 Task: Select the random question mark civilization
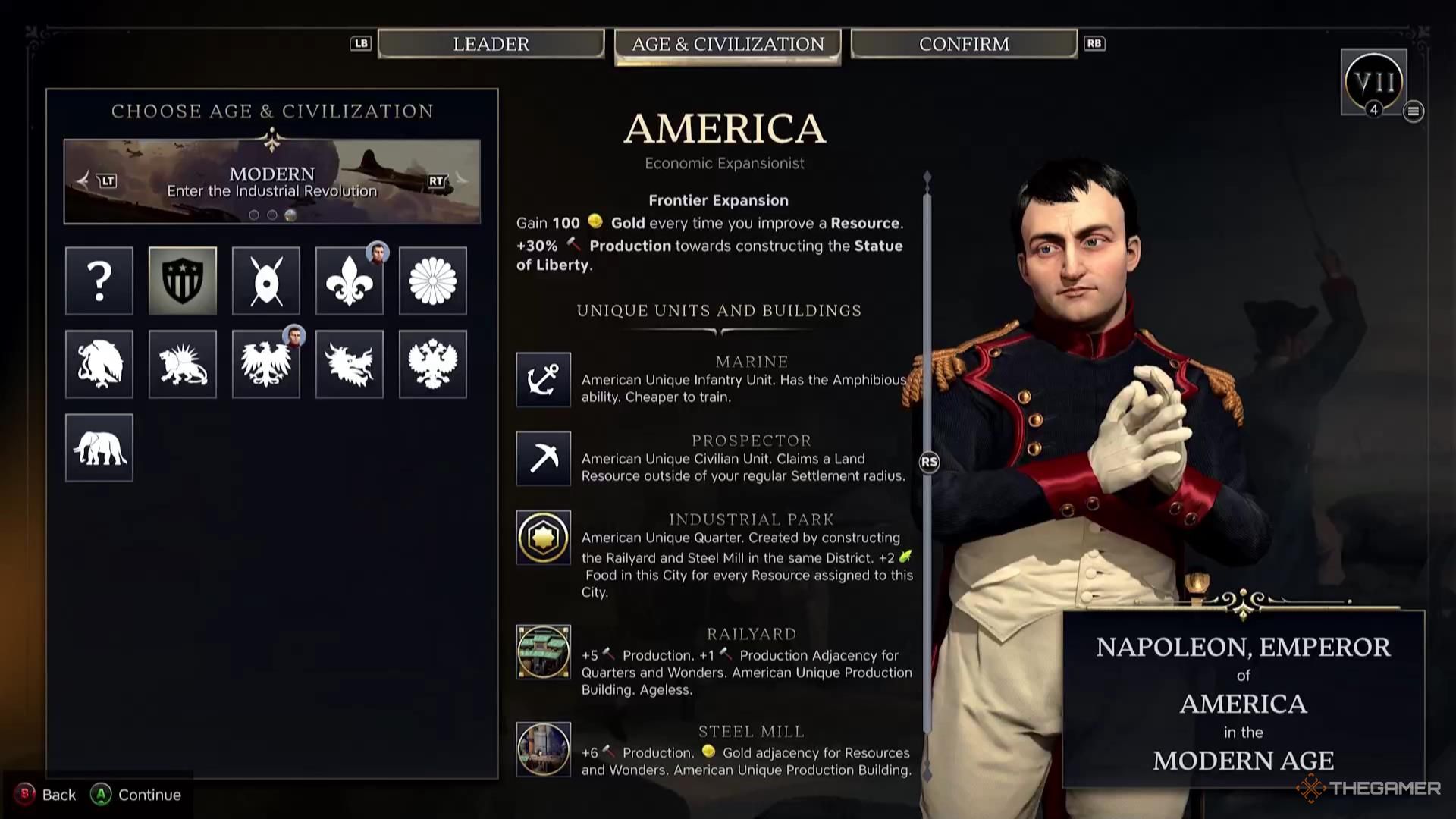point(99,281)
